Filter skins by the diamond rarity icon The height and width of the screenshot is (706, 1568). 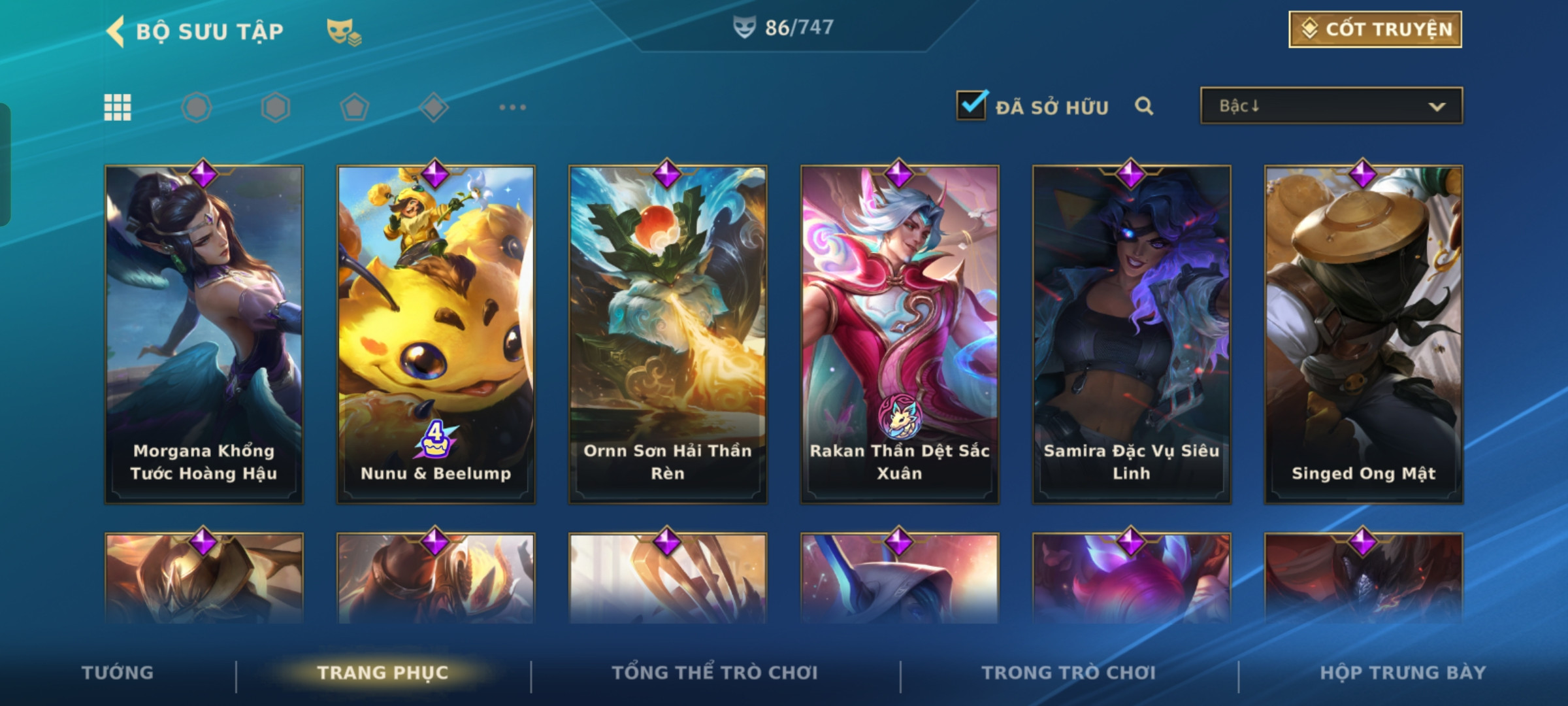[x=434, y=107]
